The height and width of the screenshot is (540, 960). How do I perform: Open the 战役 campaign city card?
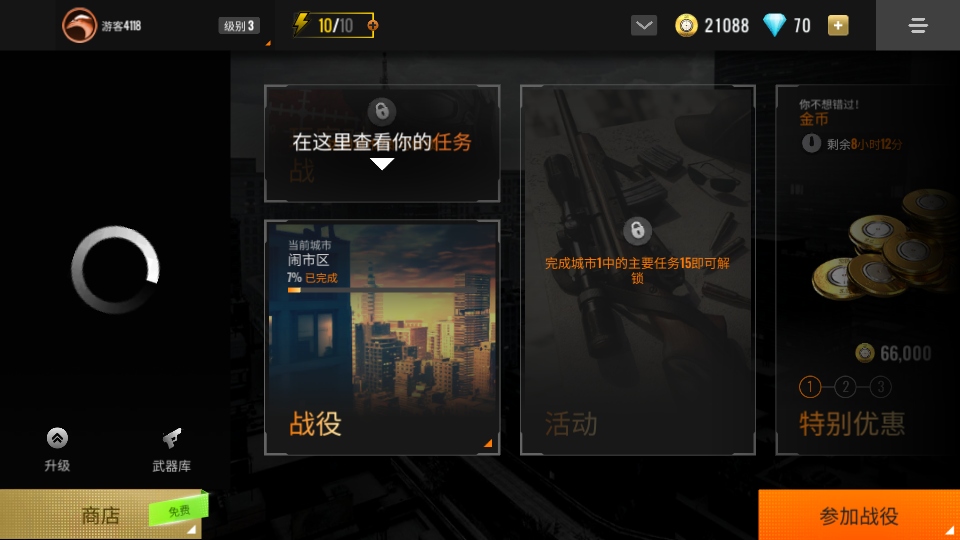coord(382,338)
